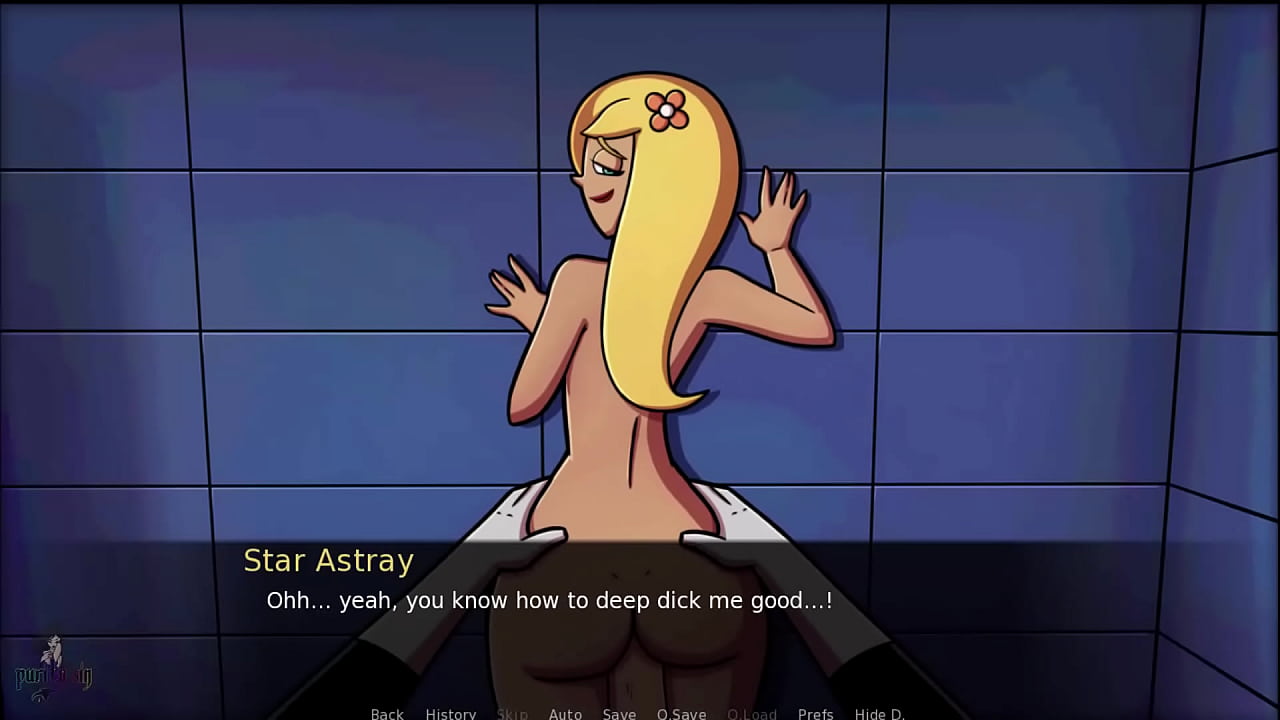This screenshot has height=720, width=1280.
Task: Perform a quick save with Q.Save
Action: [x=681, y=714]
